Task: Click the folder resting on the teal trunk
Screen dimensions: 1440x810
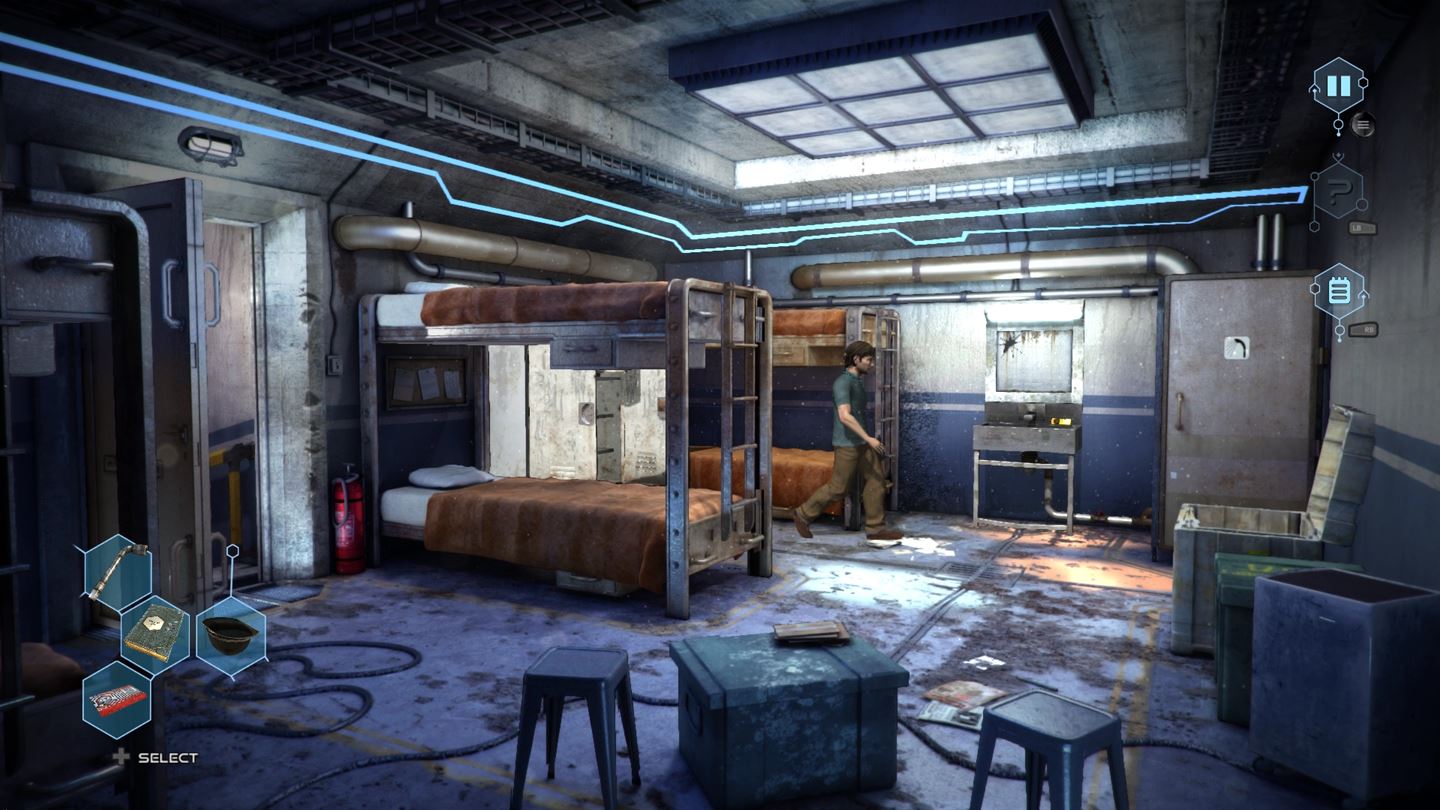Action: click(810, 634)
